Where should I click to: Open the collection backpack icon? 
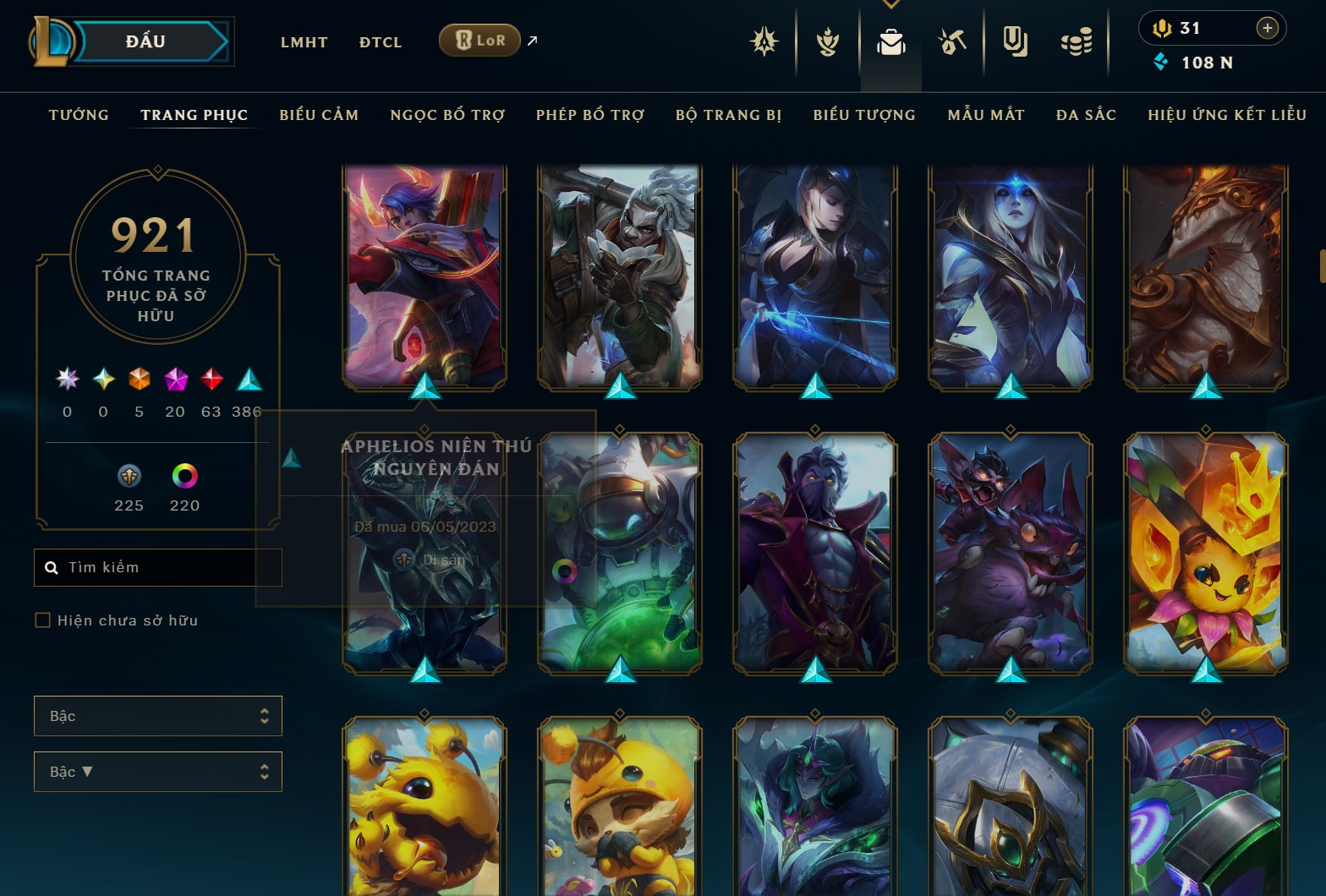[x=890, y=41]
